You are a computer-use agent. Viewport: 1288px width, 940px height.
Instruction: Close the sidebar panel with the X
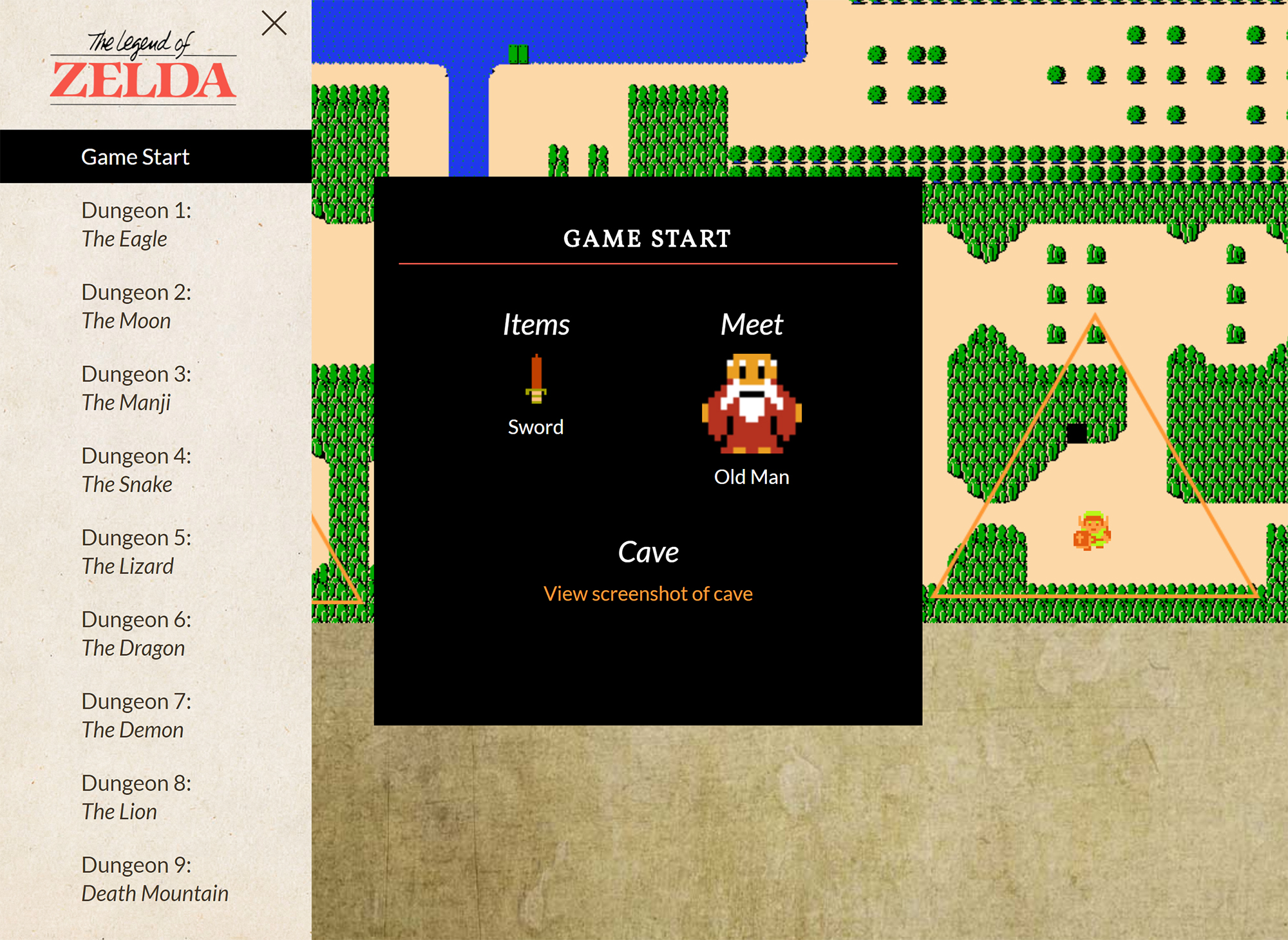274,23
